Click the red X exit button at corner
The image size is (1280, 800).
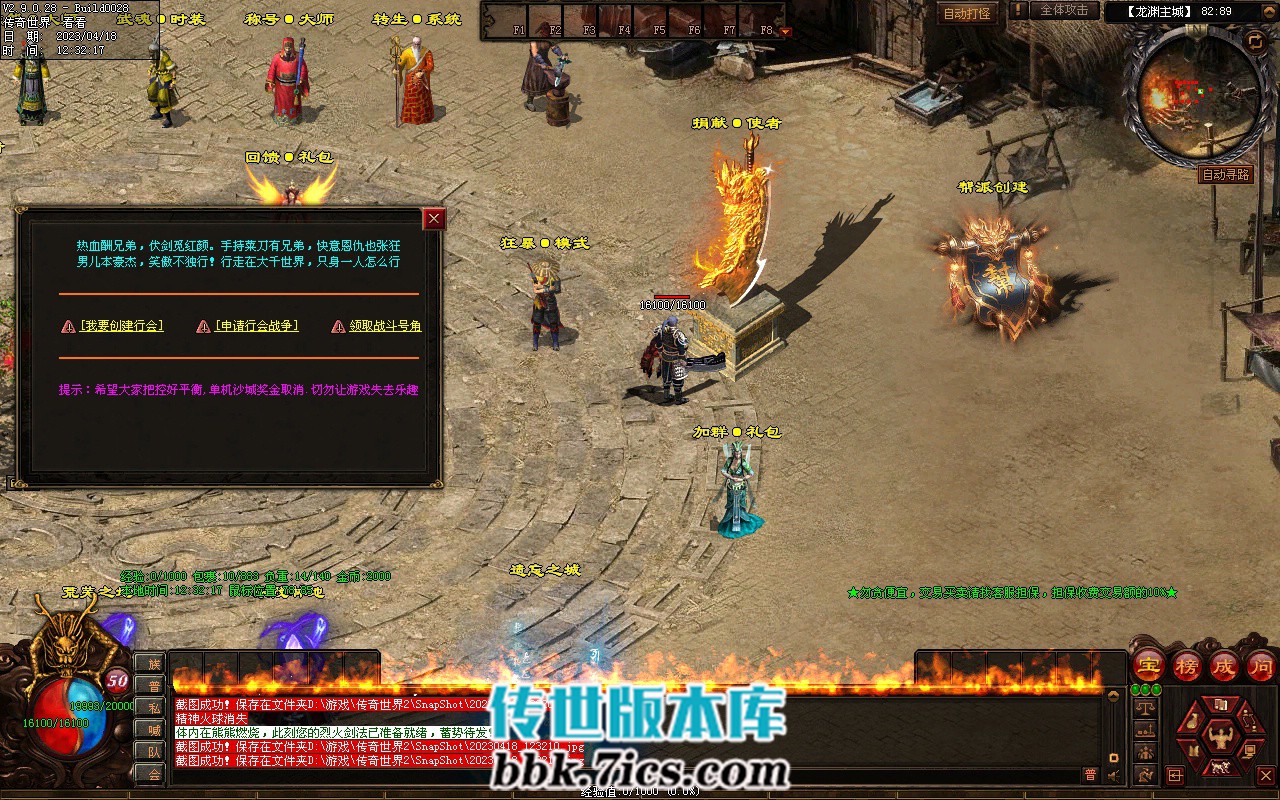pos(1265,775)
